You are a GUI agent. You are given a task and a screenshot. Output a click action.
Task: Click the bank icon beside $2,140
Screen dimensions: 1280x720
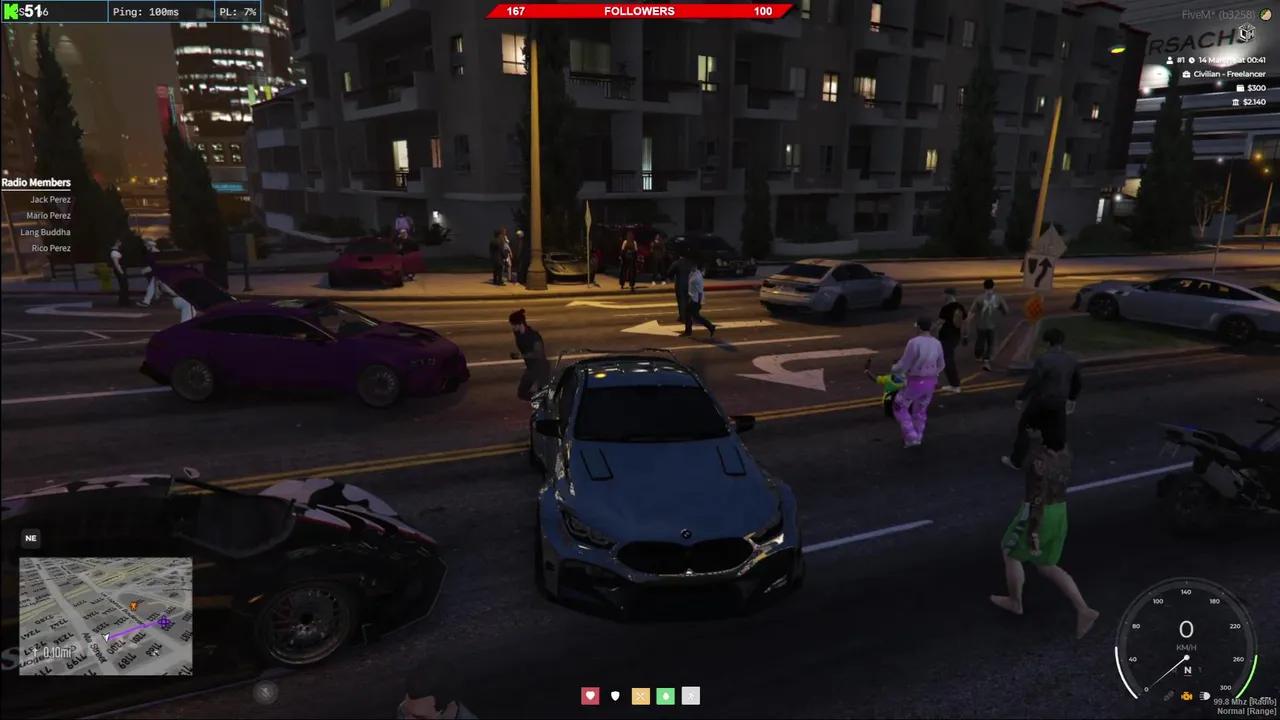[x=1236, y=102]
